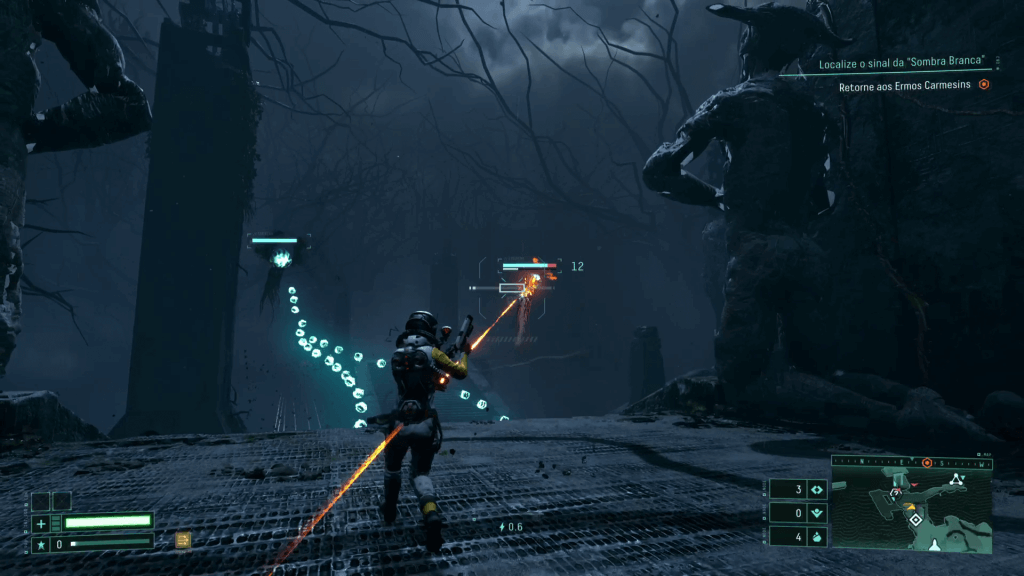Select the "Sombra Branca" objective title
Viewport: 1024px width, 576px height.
904,63
